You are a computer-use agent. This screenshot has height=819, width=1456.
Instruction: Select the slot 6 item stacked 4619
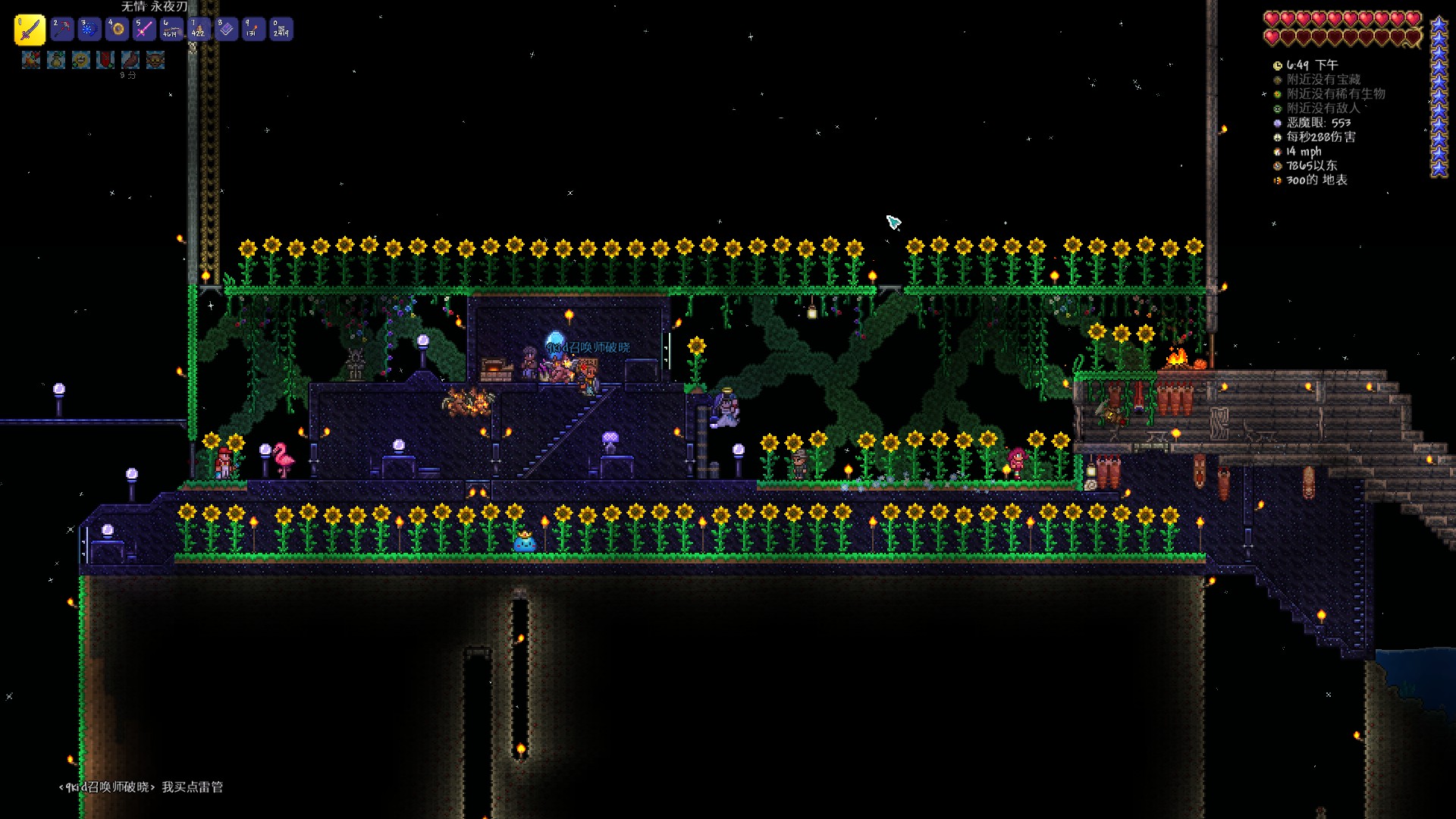point(171,30)
